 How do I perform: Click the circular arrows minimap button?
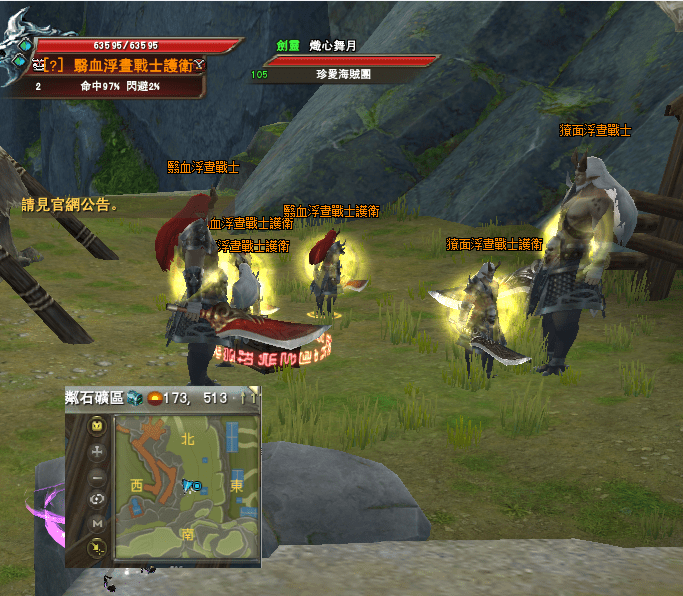click(97, 499)
